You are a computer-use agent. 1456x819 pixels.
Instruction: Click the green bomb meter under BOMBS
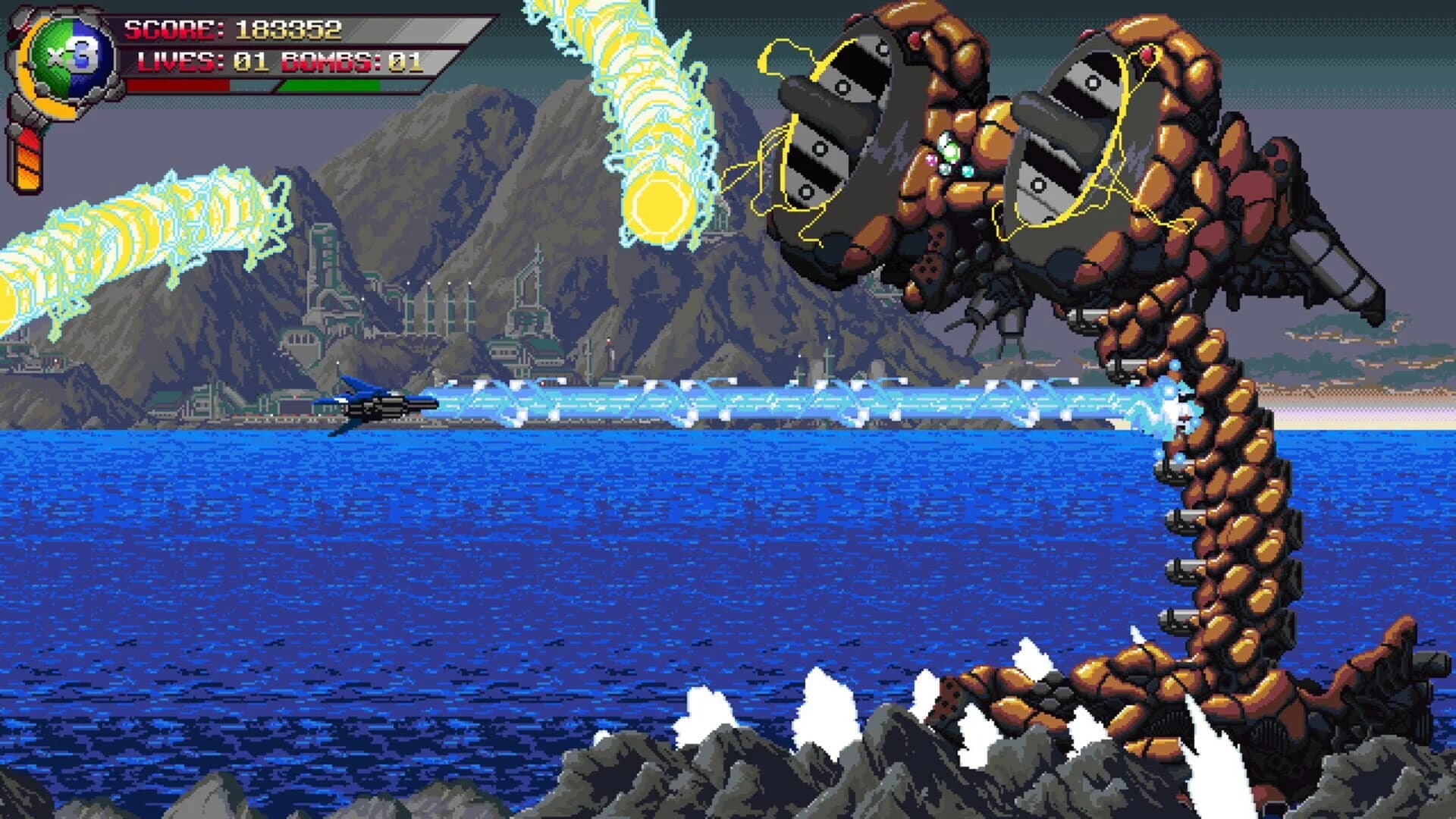coord(330,85)
